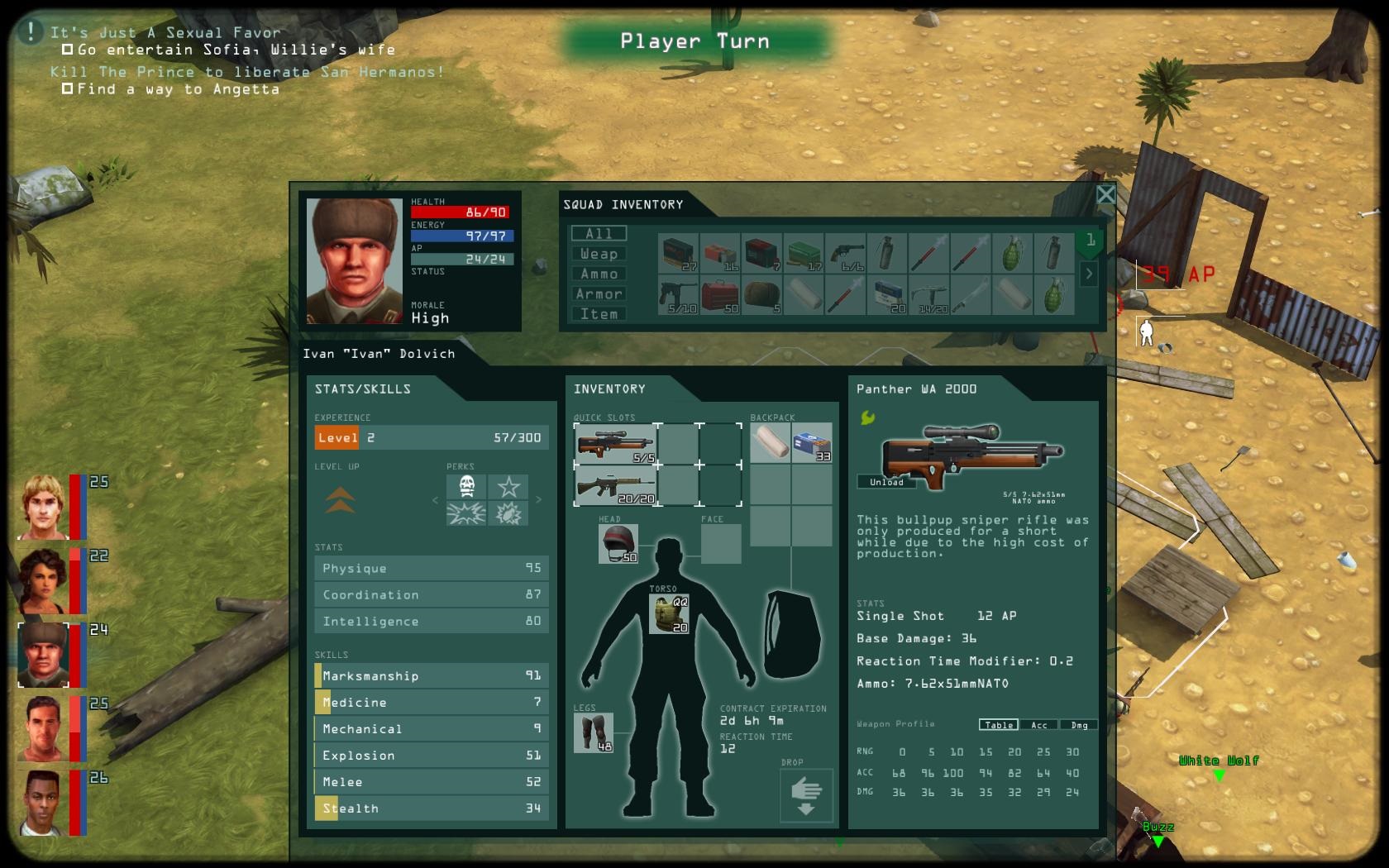The image size is (1389, 868).
Task: Unload the Panther WA 2000 rifle
Action: [x=886, y=482]
